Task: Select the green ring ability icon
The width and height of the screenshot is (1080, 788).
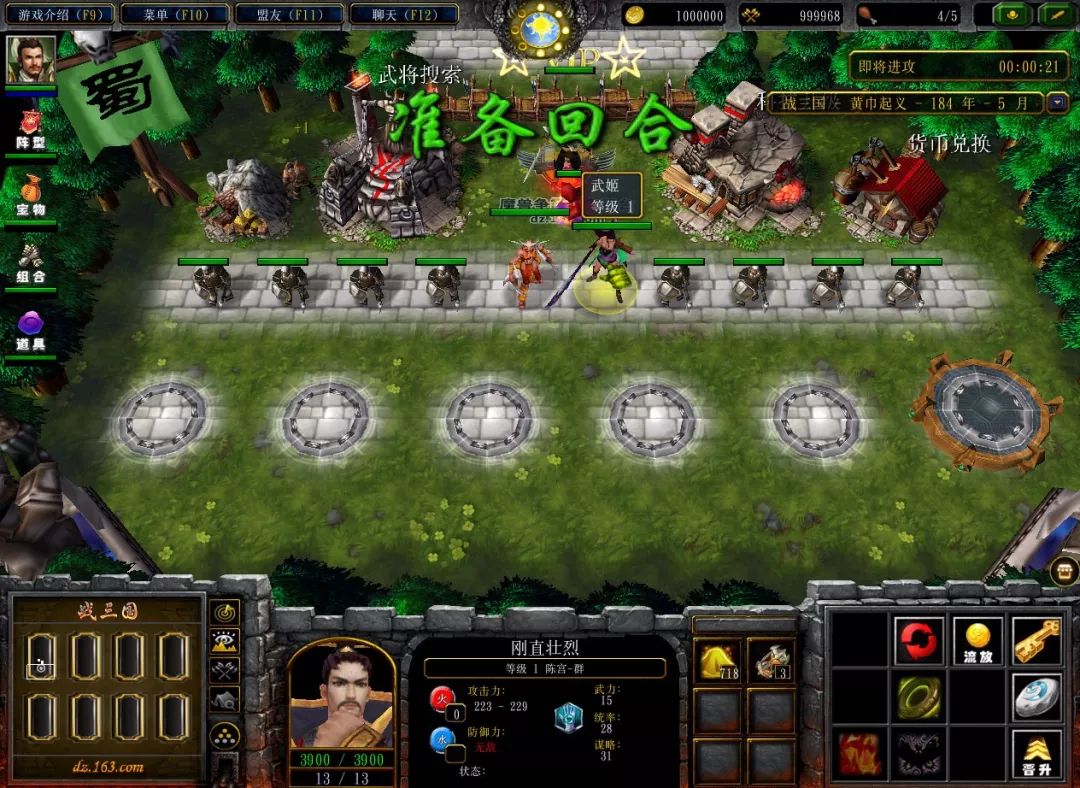Action: click(918, 697)
